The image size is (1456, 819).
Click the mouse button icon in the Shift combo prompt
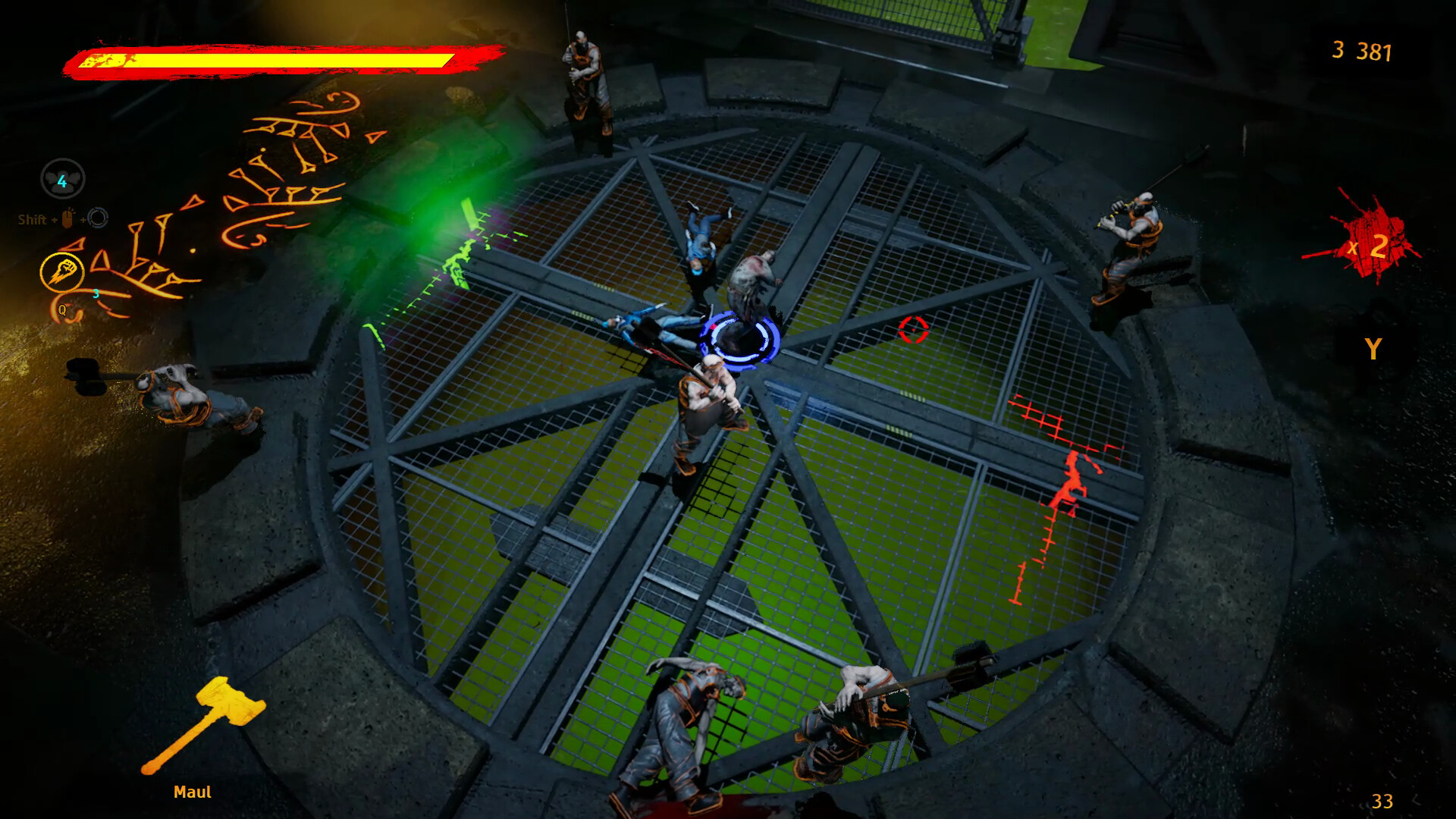coord(67,220)
